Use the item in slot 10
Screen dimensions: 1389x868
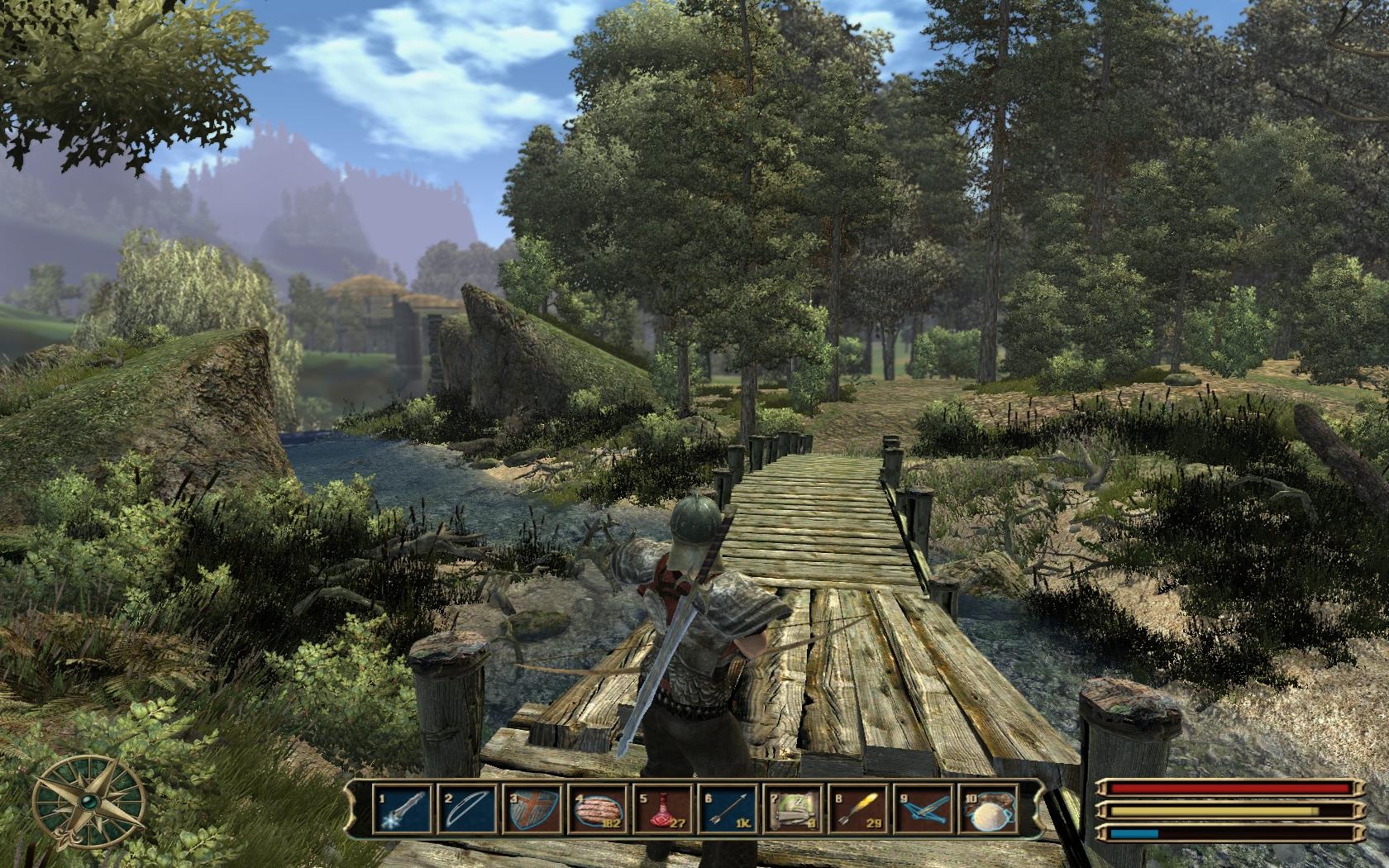[x=987, y=809]
